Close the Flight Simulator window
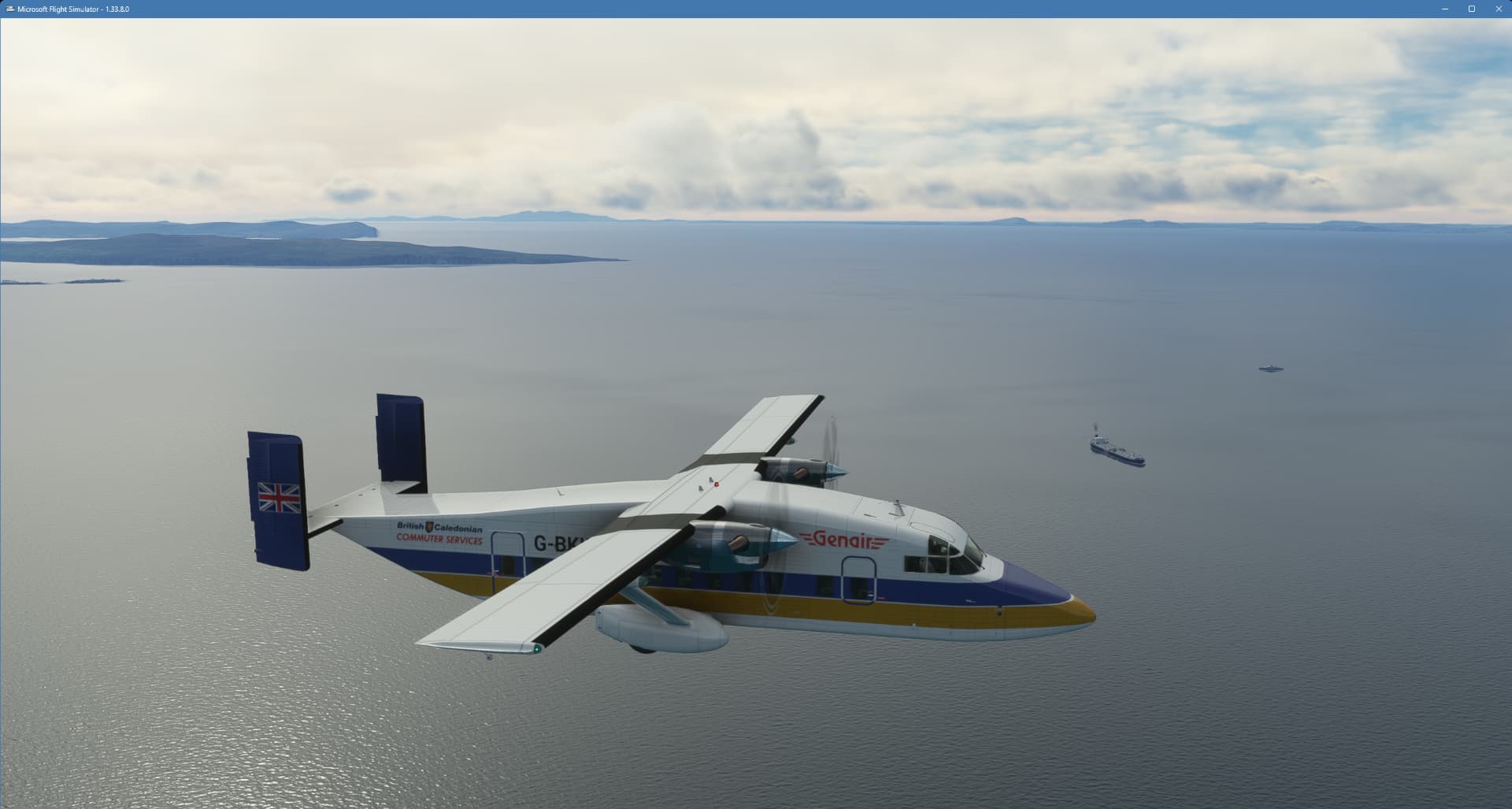Screen dimensions: 1512x809 tap(1498, 9)
